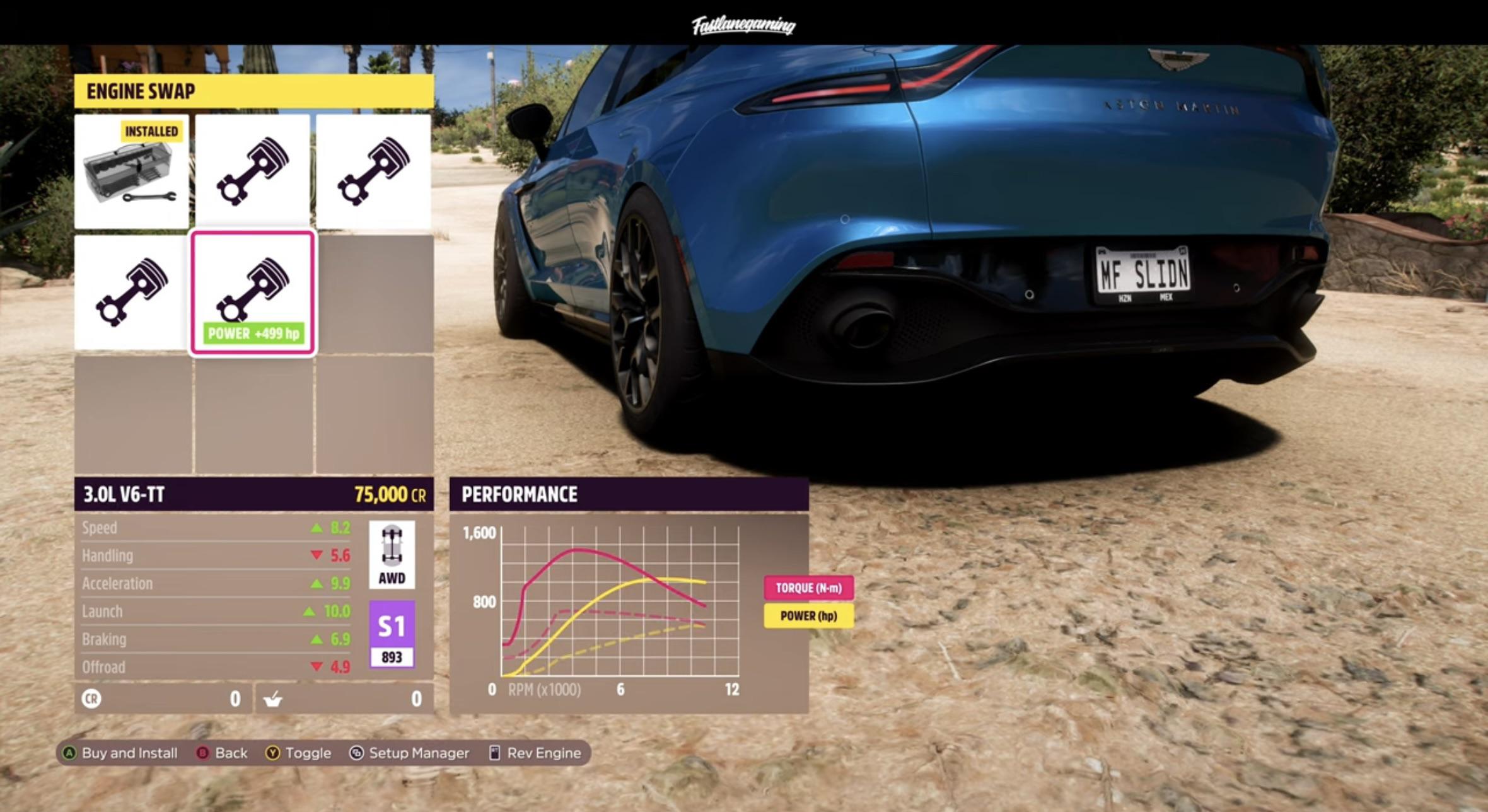
Task: Open the PERFORMANCE panel header
Action: [x=519, y=494]
